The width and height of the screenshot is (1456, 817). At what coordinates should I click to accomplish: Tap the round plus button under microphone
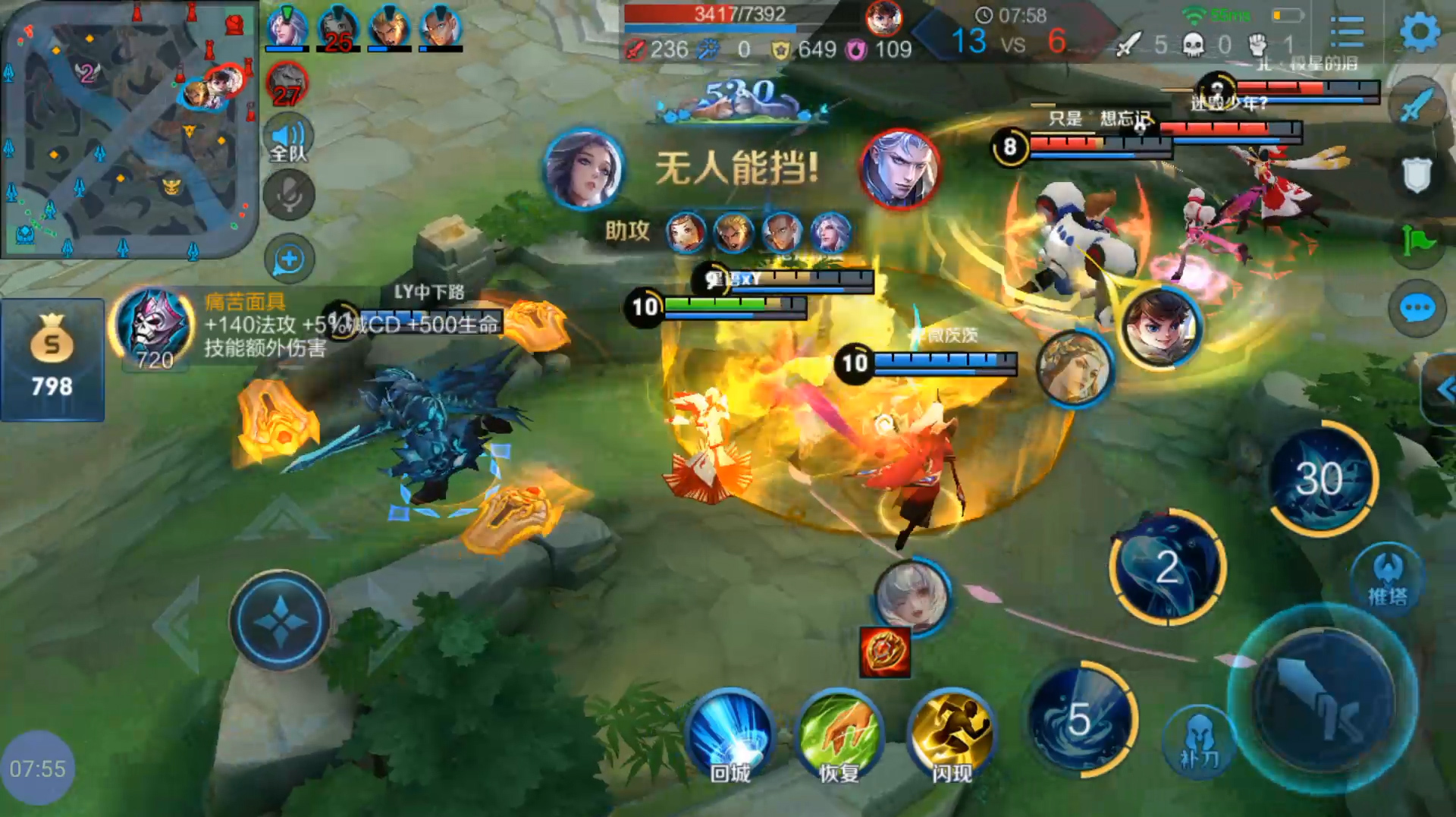coord(289,259)
